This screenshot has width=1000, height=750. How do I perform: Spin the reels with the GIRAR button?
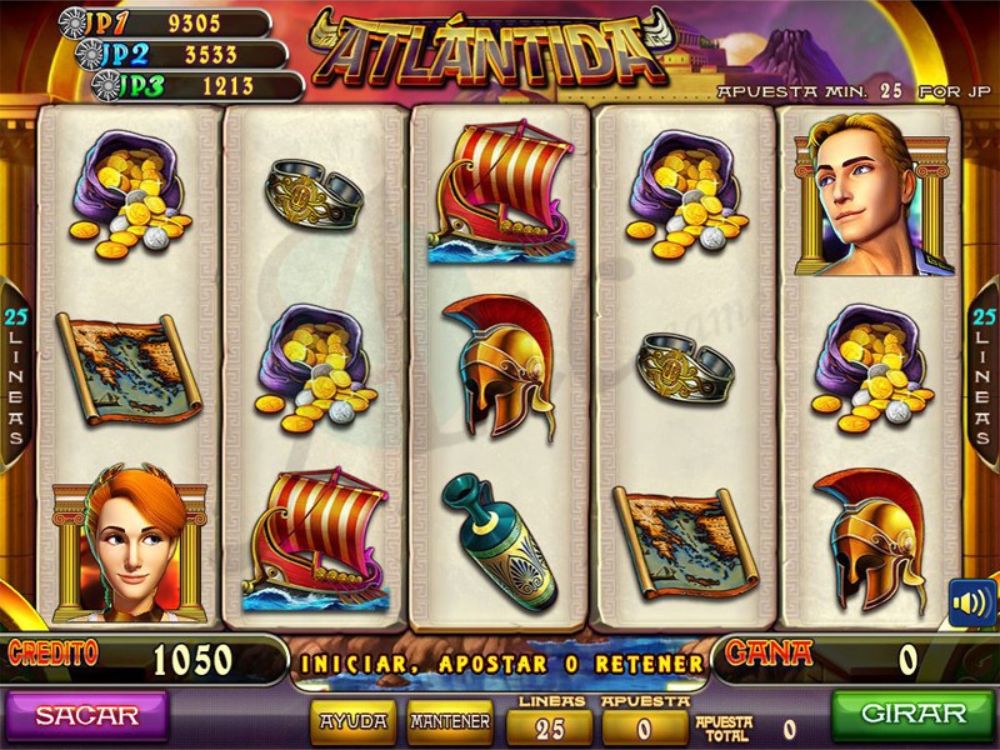pos(913,714)
